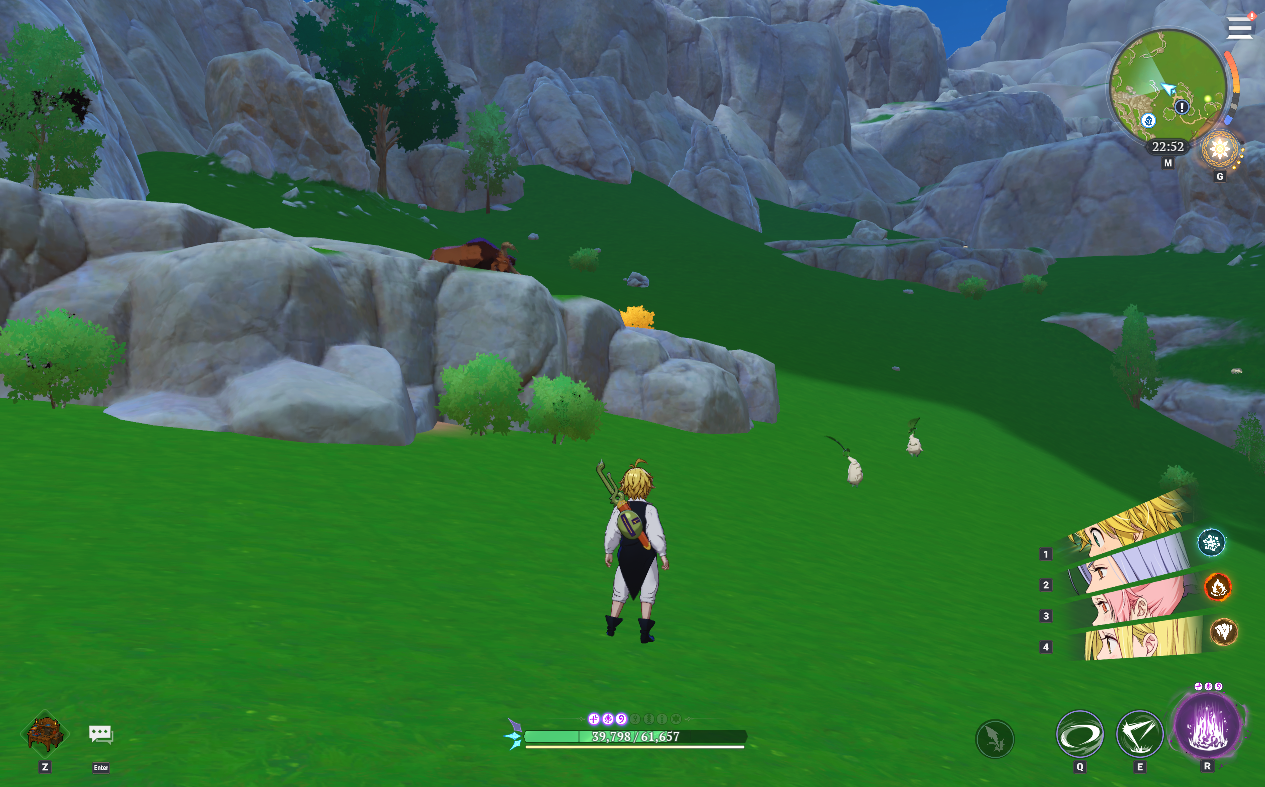Activate the golden sun emblem icon
The height and width of the screenshot is (787, 1265).
pyautogui.click(x=1220, y=150)
